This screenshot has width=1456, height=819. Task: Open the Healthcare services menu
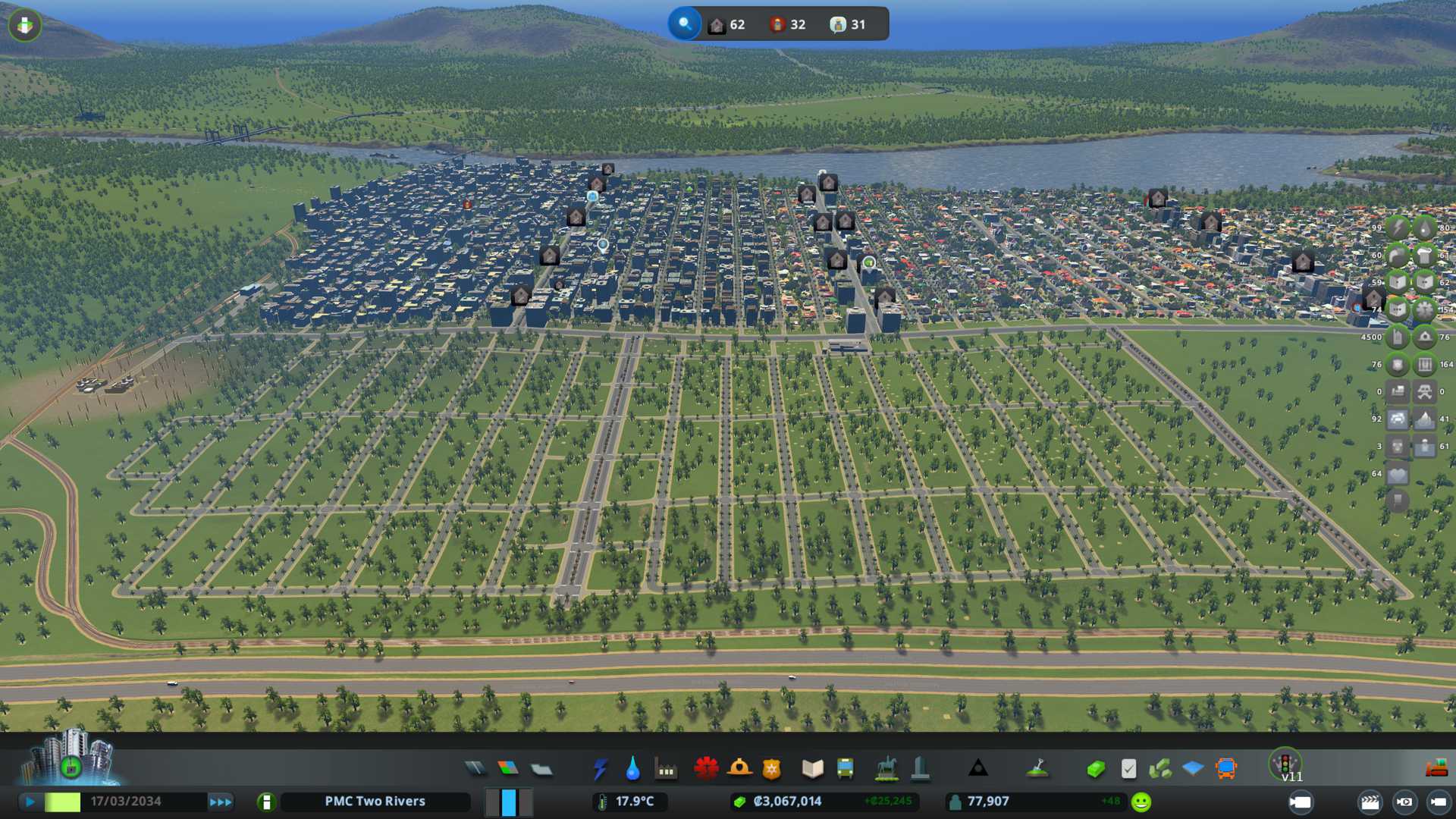point(706,769)
